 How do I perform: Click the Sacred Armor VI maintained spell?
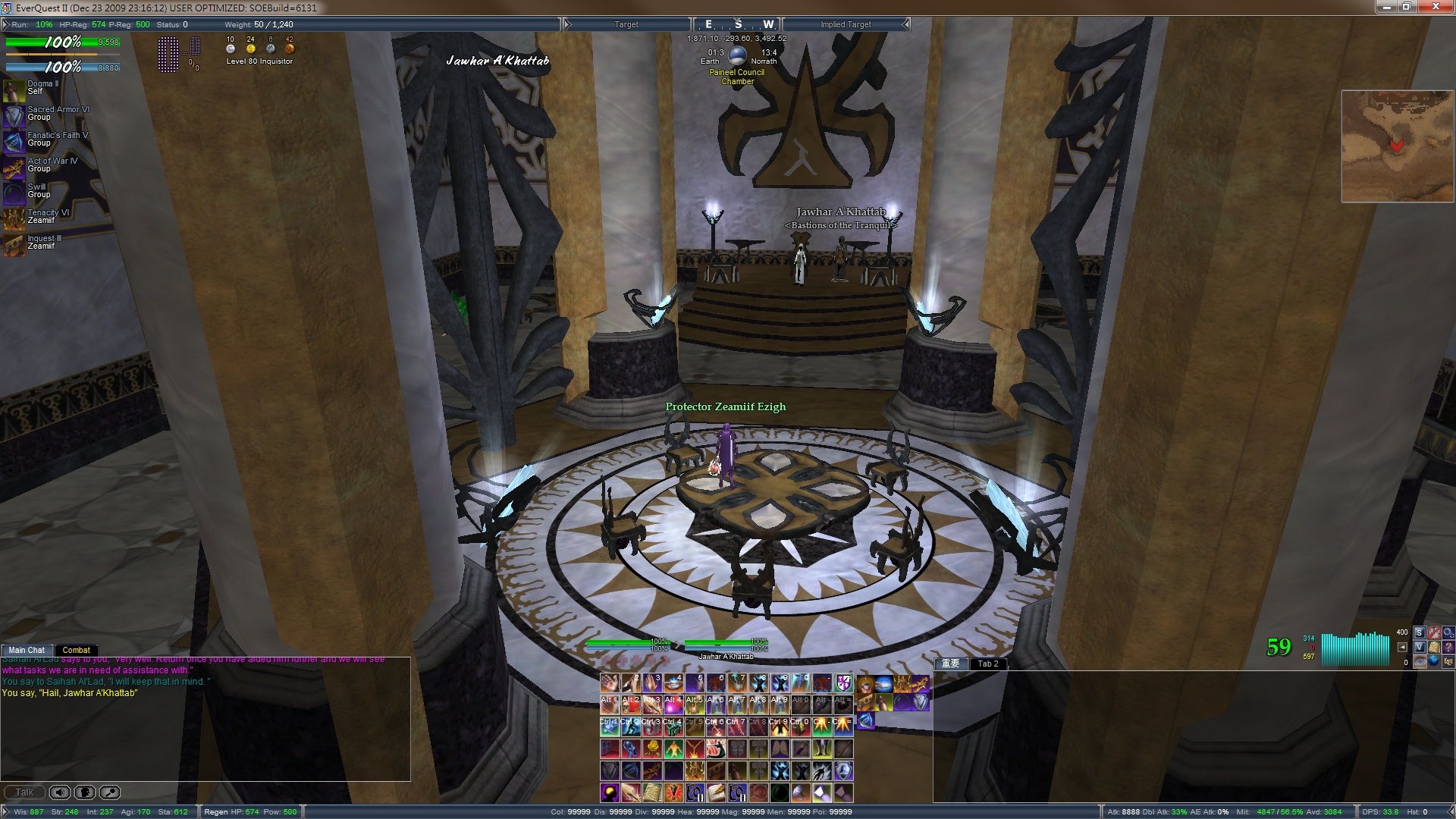point(14,116)
